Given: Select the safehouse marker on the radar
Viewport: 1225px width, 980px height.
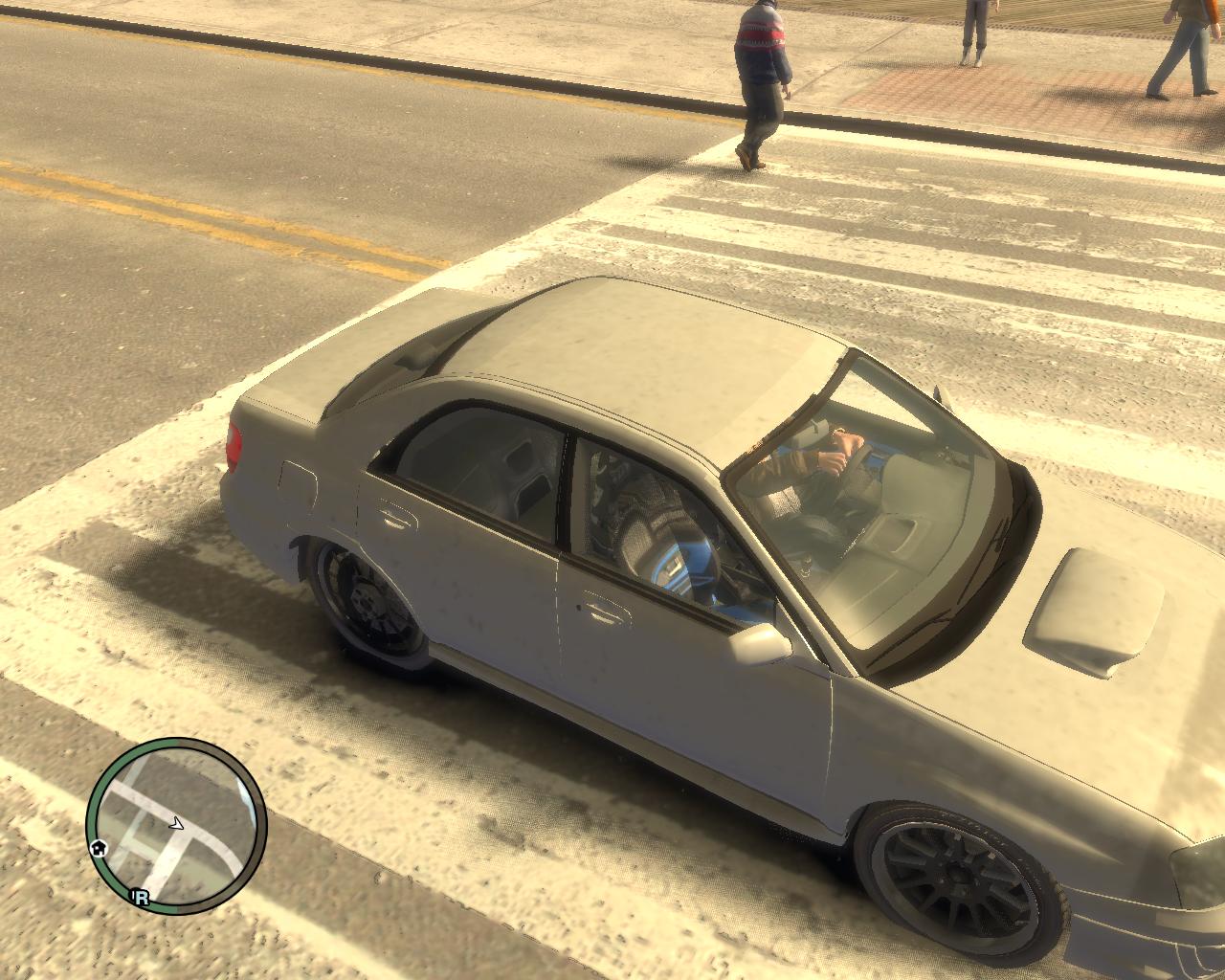Looking at the screenshot, I should 98,848.
